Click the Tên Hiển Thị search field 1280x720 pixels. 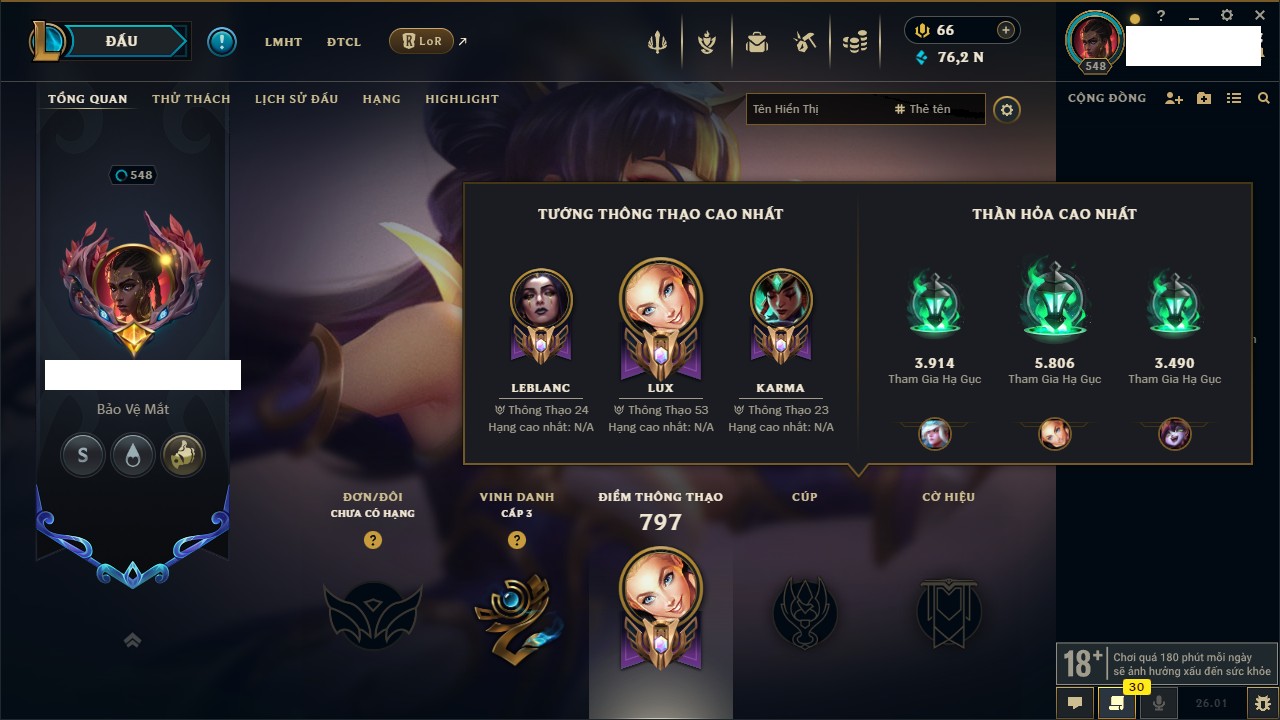point(815,109)
